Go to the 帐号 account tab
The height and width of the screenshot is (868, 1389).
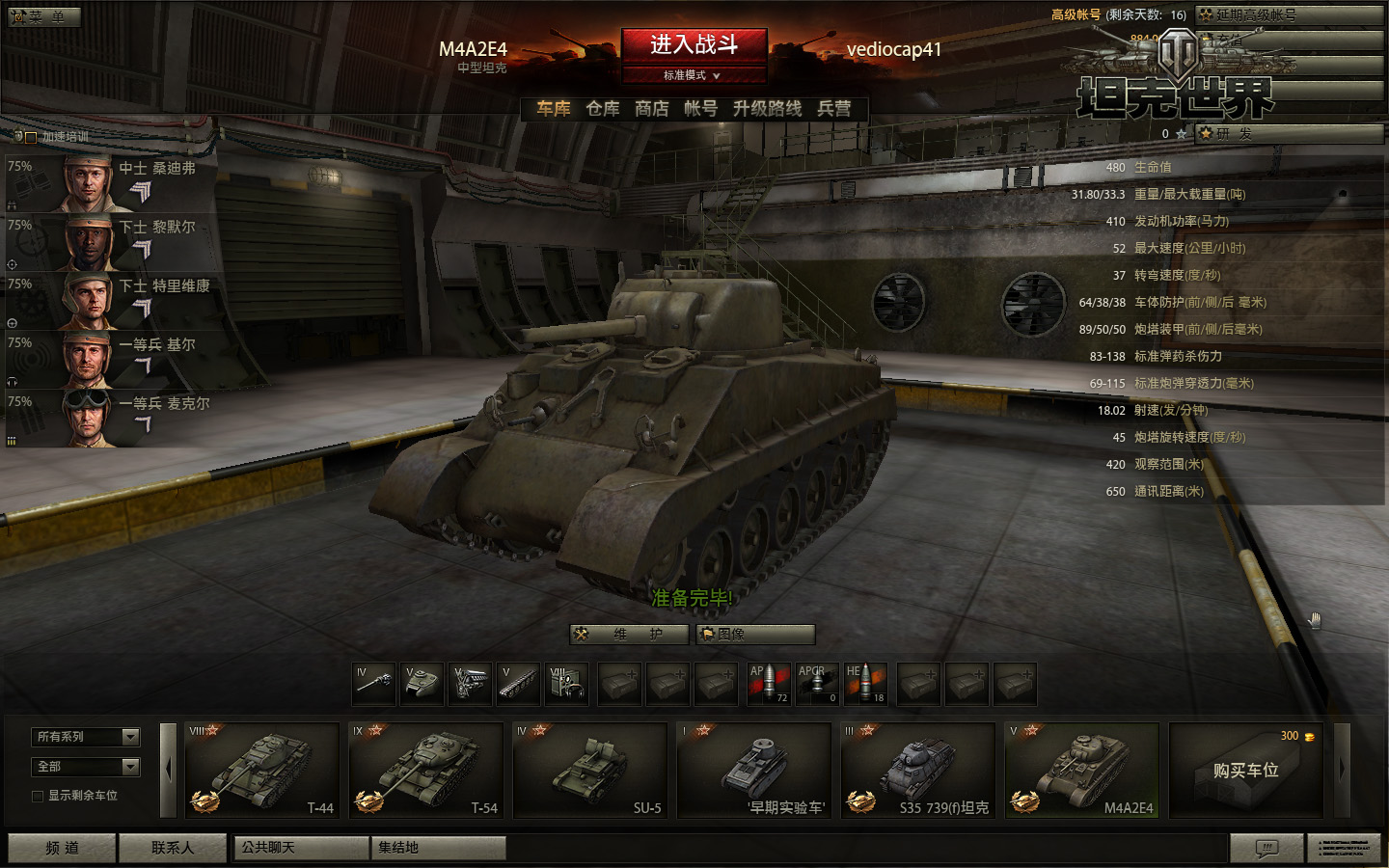pos(700,109)
